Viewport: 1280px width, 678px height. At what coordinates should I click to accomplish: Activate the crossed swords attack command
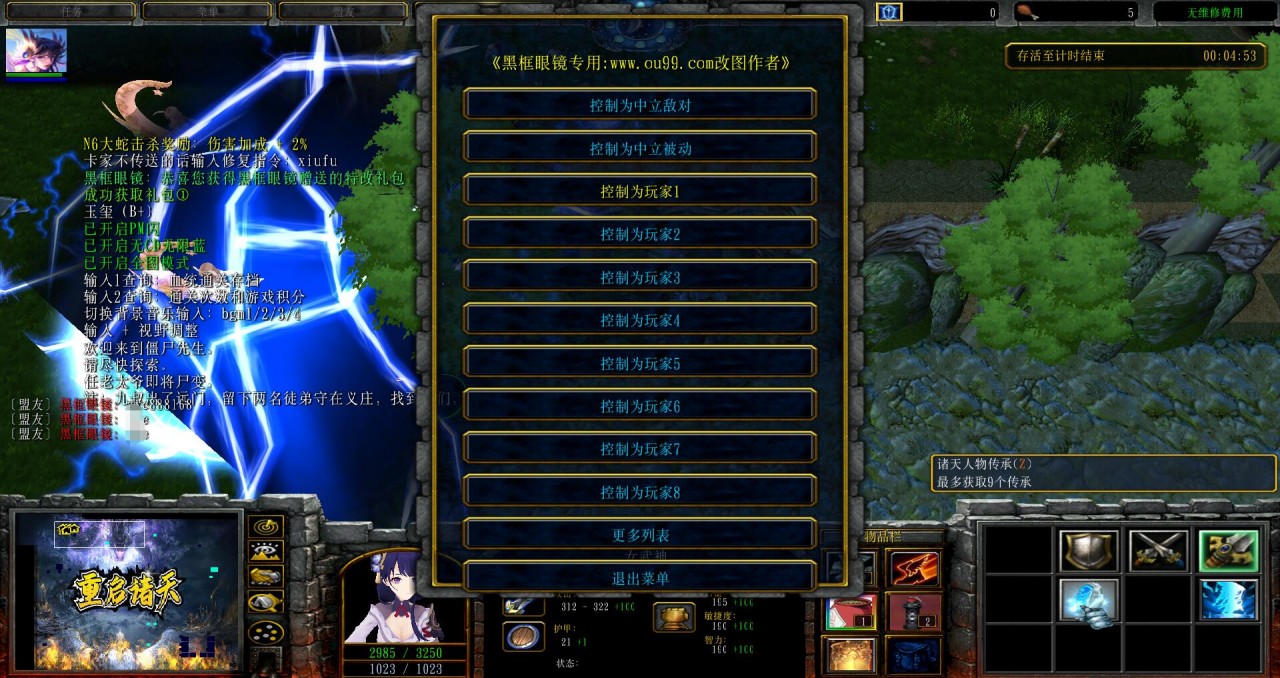1158,551
